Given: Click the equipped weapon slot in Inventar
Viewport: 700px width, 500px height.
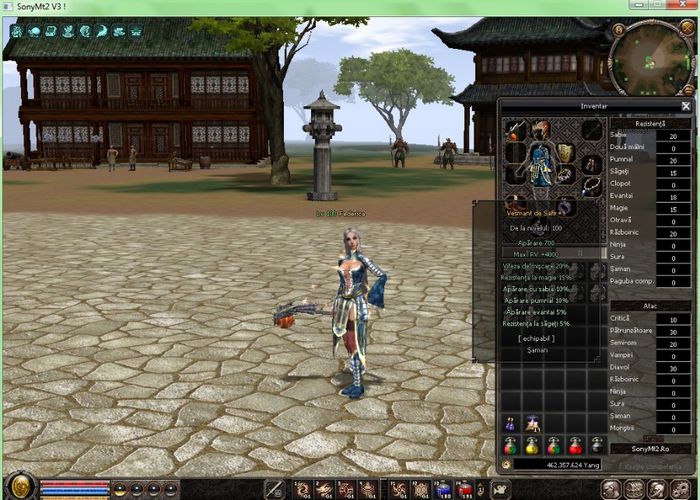Looking at the screenshot, I should [516, 130].
